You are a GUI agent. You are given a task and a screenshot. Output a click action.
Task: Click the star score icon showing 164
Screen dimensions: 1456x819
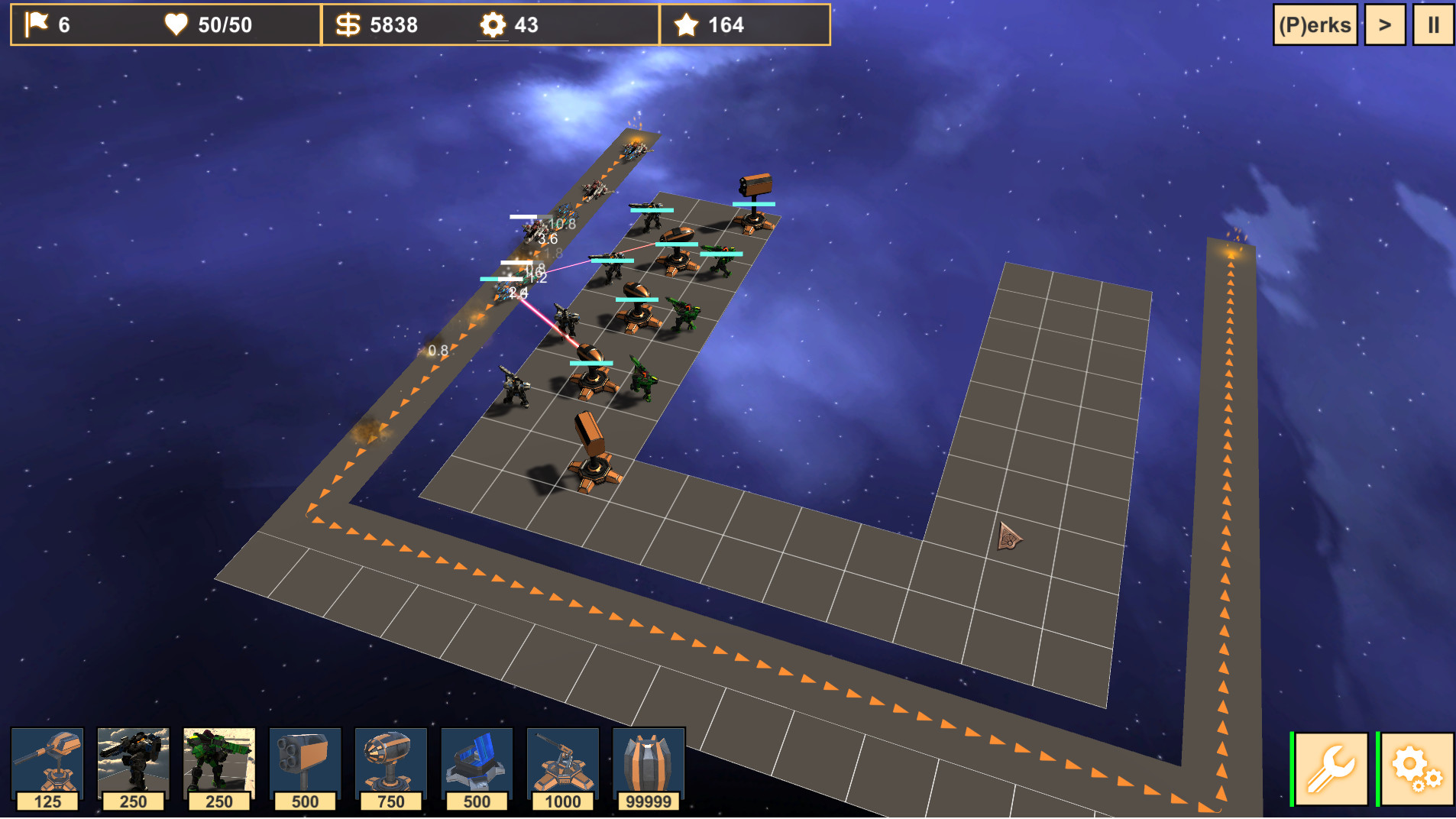tap(685, 24)
